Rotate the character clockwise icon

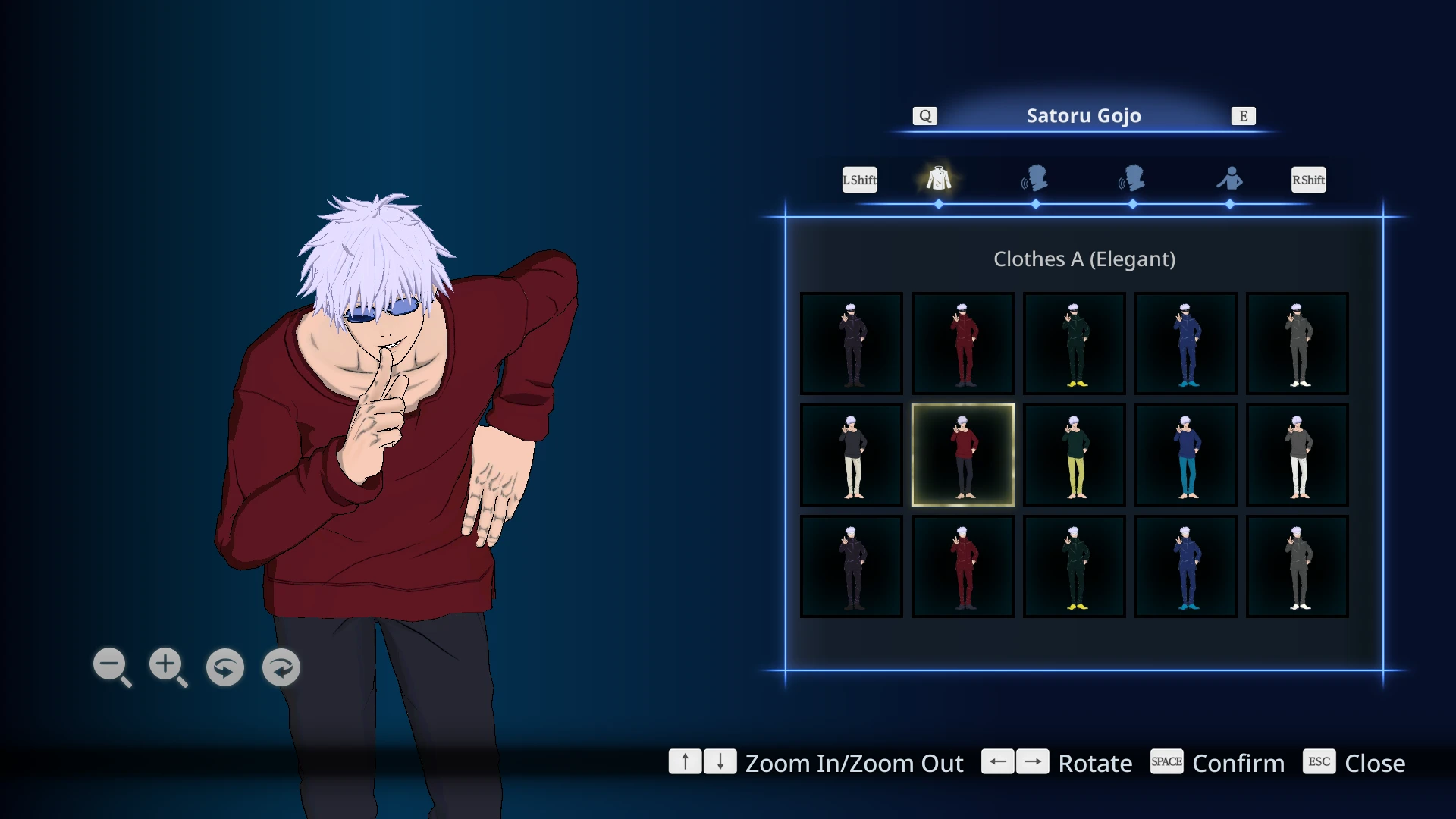tap(281, 667)
